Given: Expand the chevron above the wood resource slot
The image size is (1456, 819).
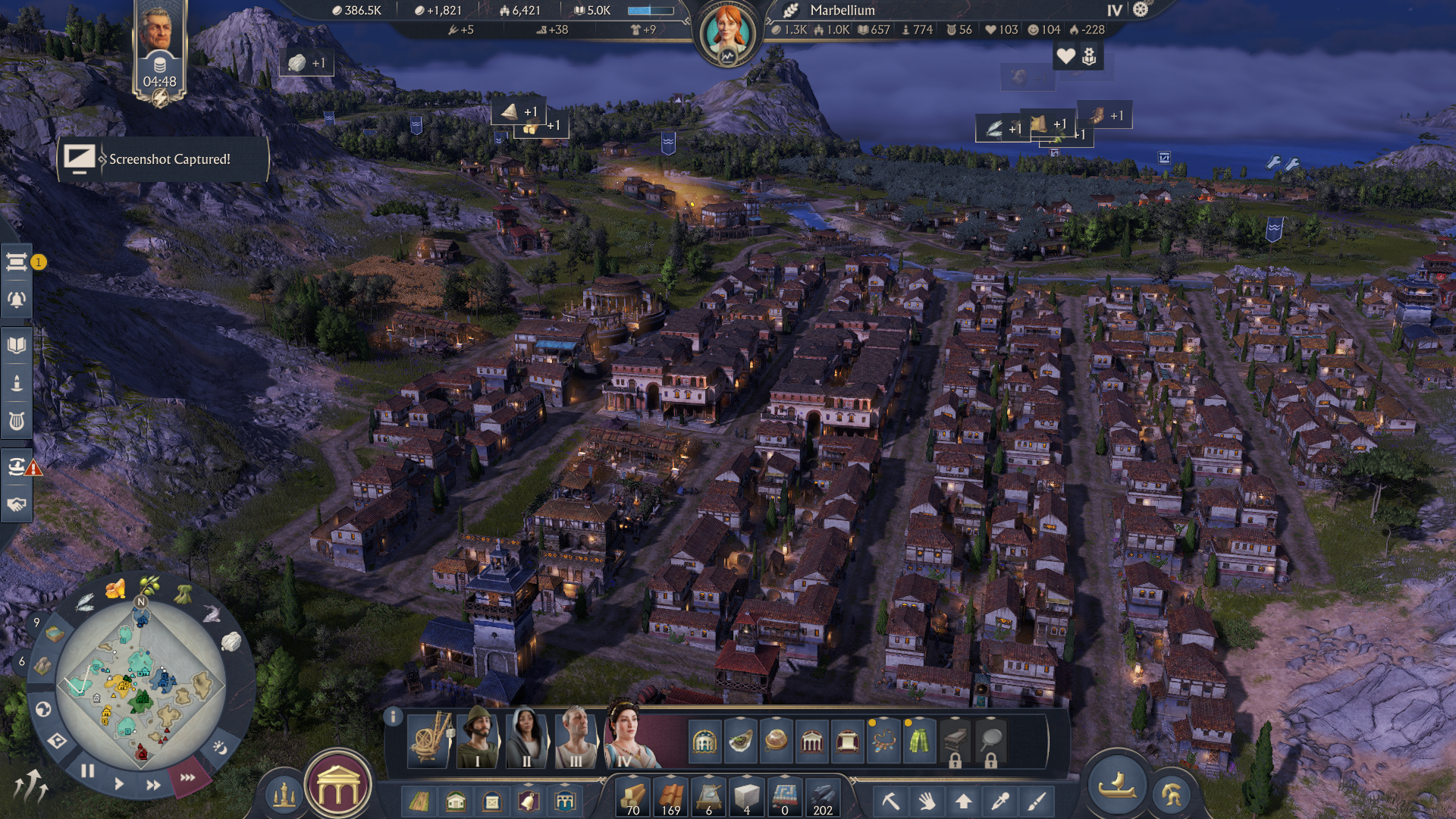Looking at the screenshot, I should [632, 778].
